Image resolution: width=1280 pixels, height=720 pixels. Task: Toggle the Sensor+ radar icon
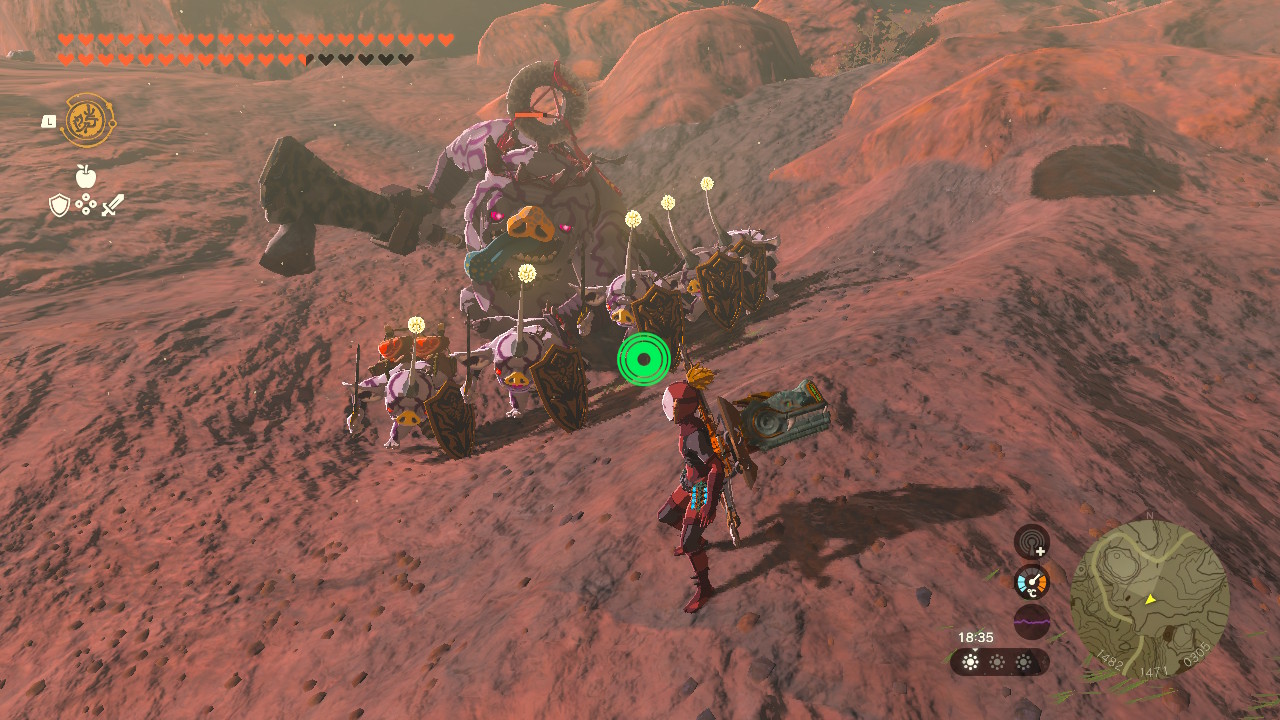pos(1031,542)
